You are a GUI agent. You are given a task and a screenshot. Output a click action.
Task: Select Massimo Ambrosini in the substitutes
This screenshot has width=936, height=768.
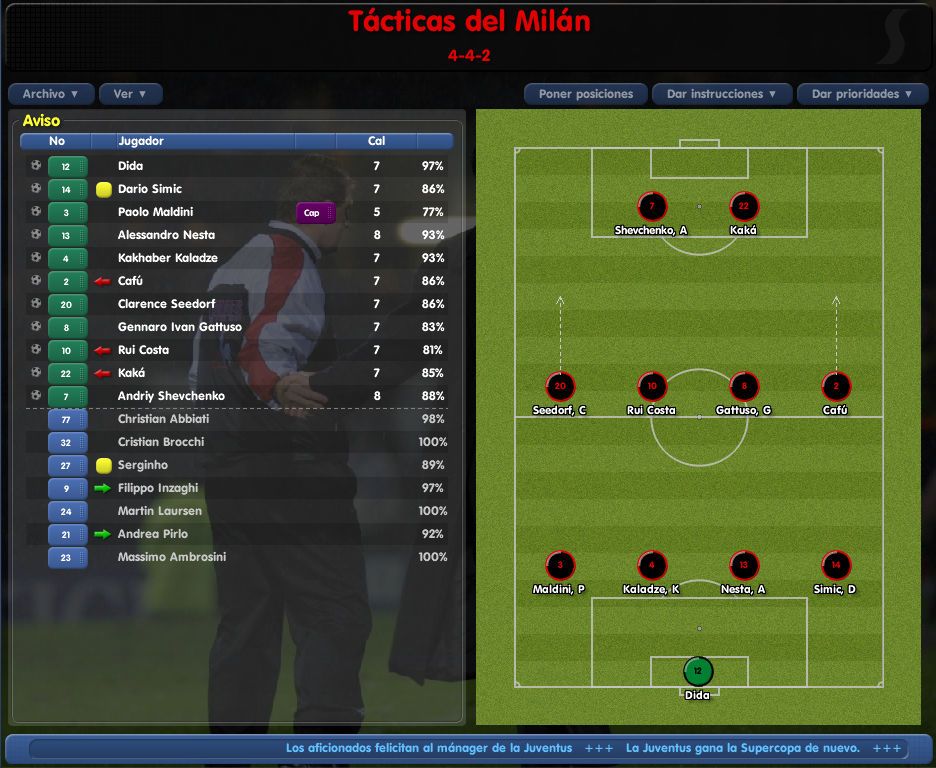point(170,557)
